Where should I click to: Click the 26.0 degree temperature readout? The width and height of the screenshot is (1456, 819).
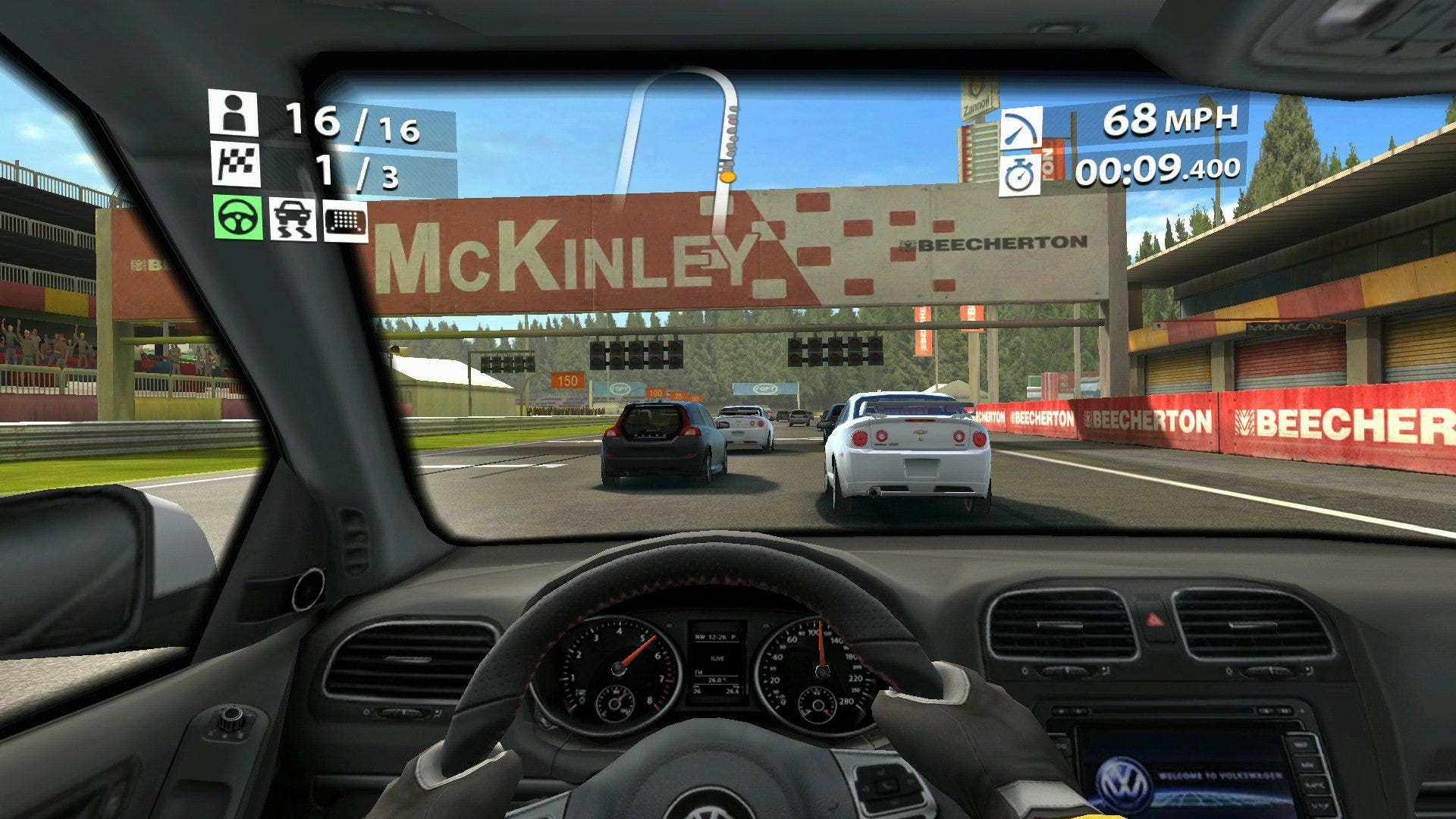(714, 680)
